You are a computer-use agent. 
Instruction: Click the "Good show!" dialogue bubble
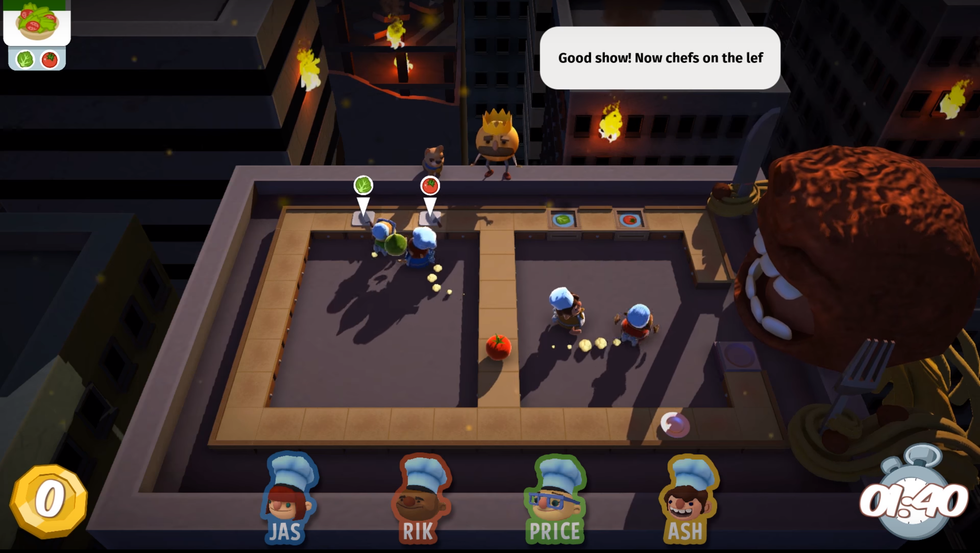pos(660,58)
